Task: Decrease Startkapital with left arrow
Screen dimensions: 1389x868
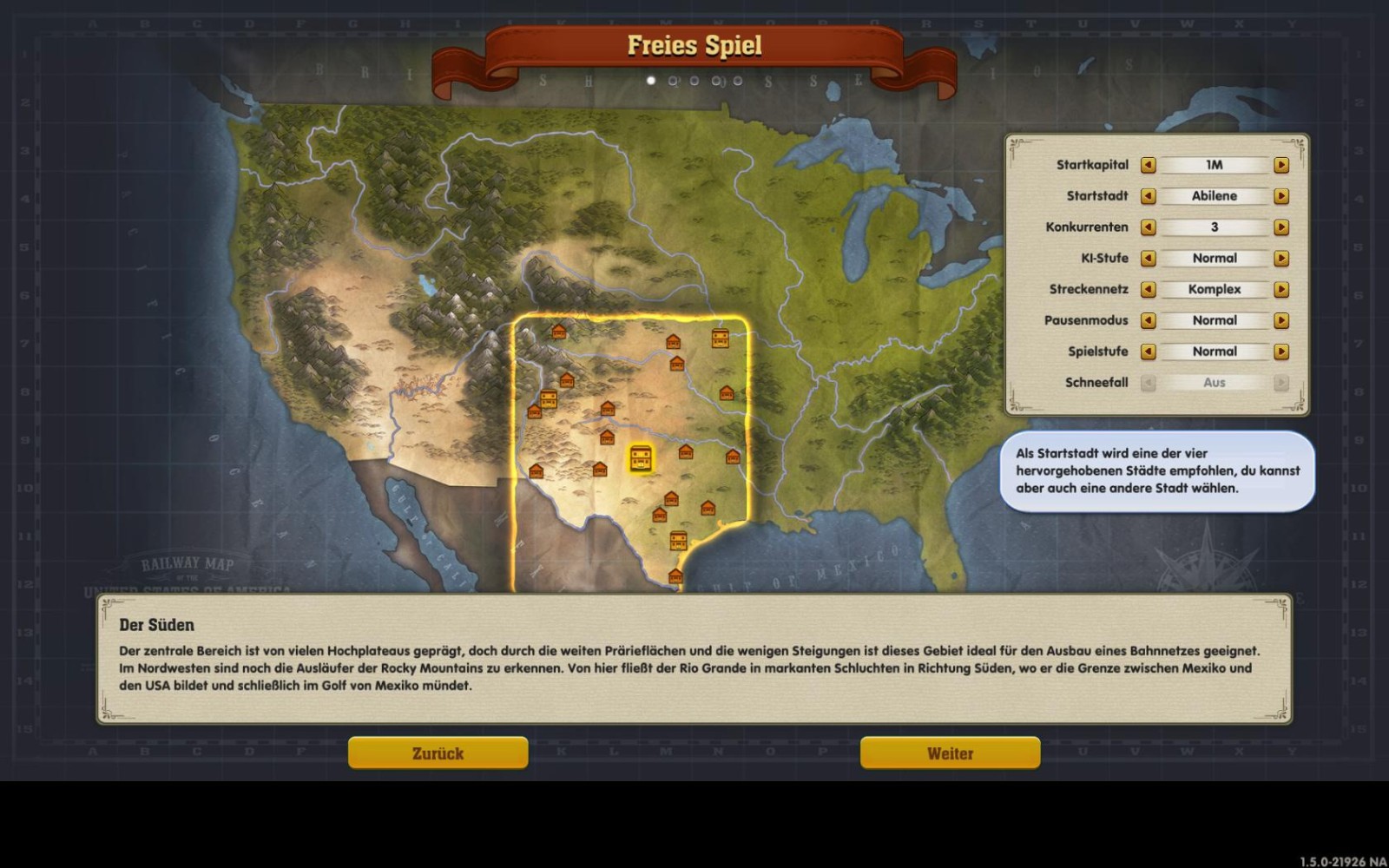Action: pos(1148,165)
